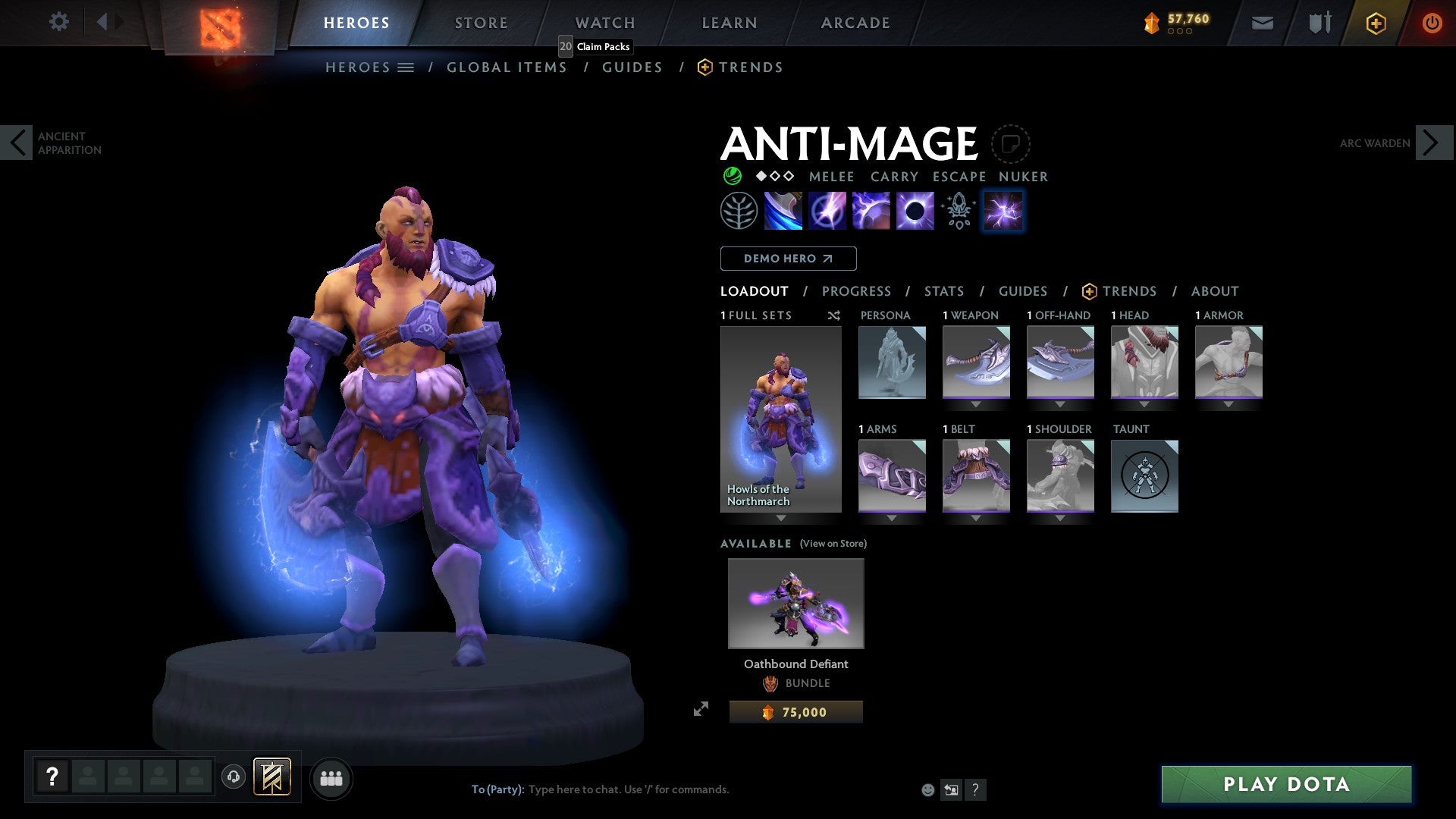Select the Blink ability icon

point(828,210)
